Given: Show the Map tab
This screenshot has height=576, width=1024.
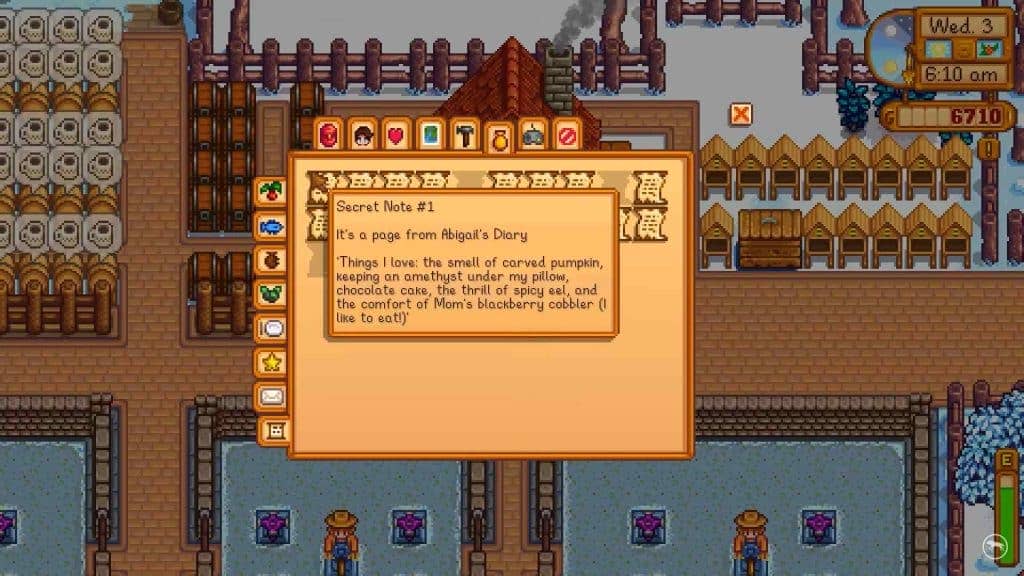Looking at the screenshot, I should point(430,135).
